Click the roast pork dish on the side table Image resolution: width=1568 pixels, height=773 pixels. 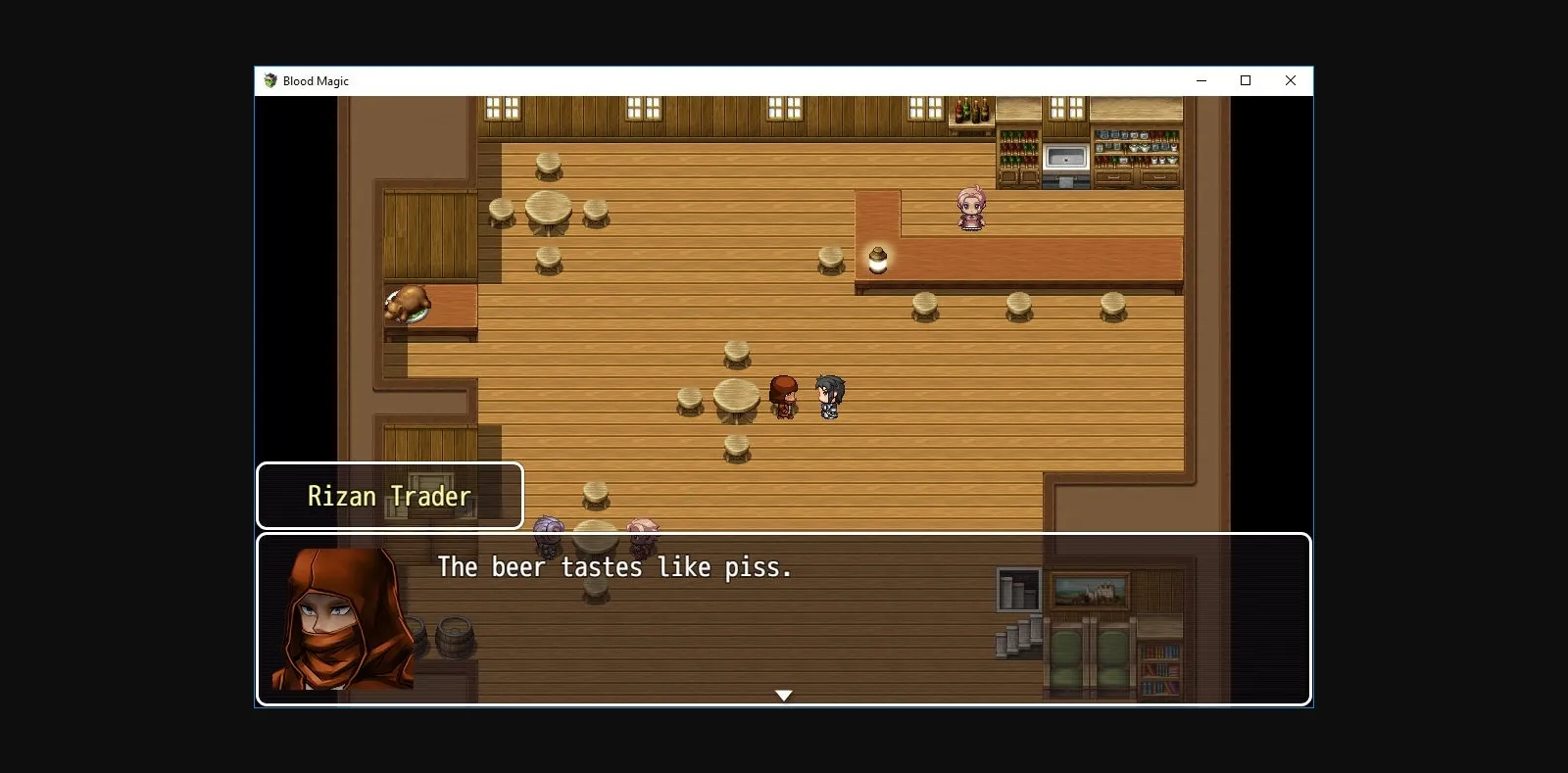coord(407,305)
